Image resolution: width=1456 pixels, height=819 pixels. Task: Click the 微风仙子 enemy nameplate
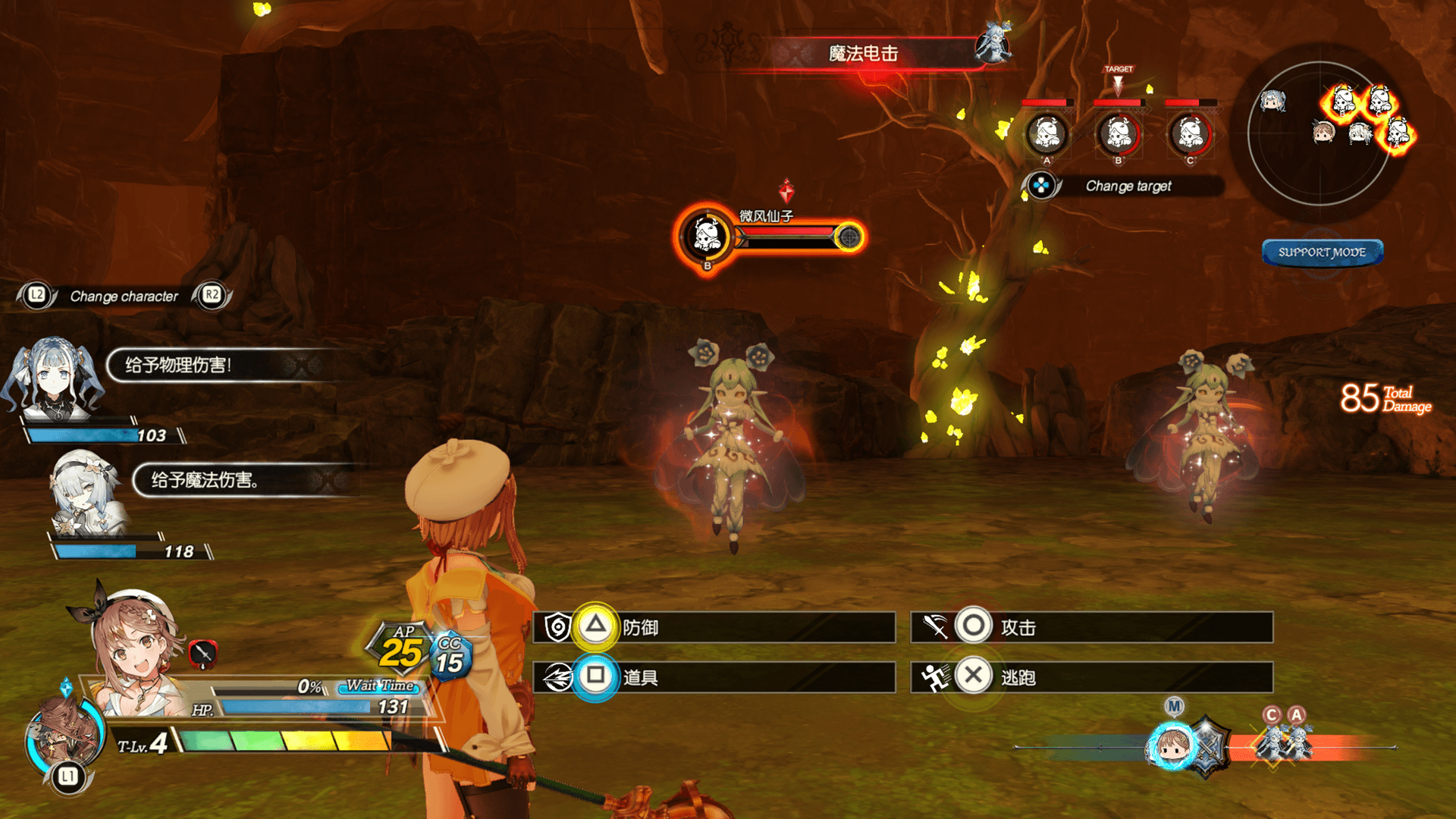click(x=766, y=217)
